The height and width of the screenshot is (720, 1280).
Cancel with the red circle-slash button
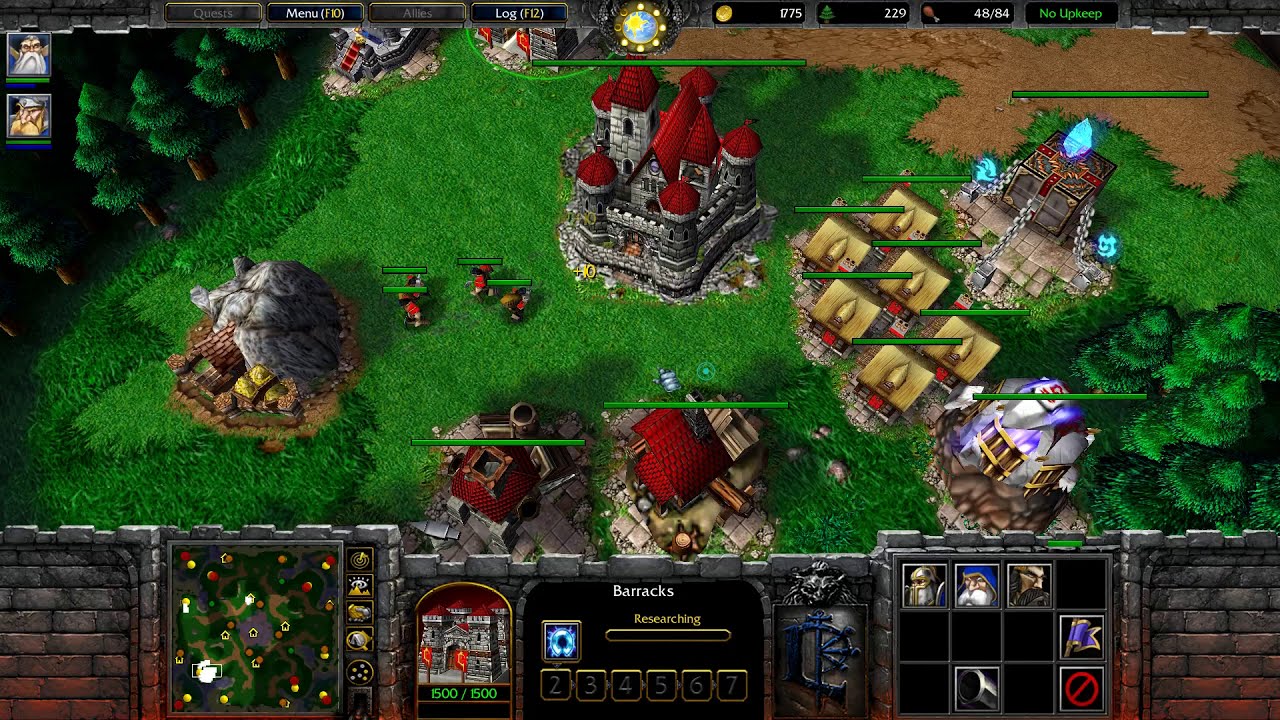[1081, 688]
